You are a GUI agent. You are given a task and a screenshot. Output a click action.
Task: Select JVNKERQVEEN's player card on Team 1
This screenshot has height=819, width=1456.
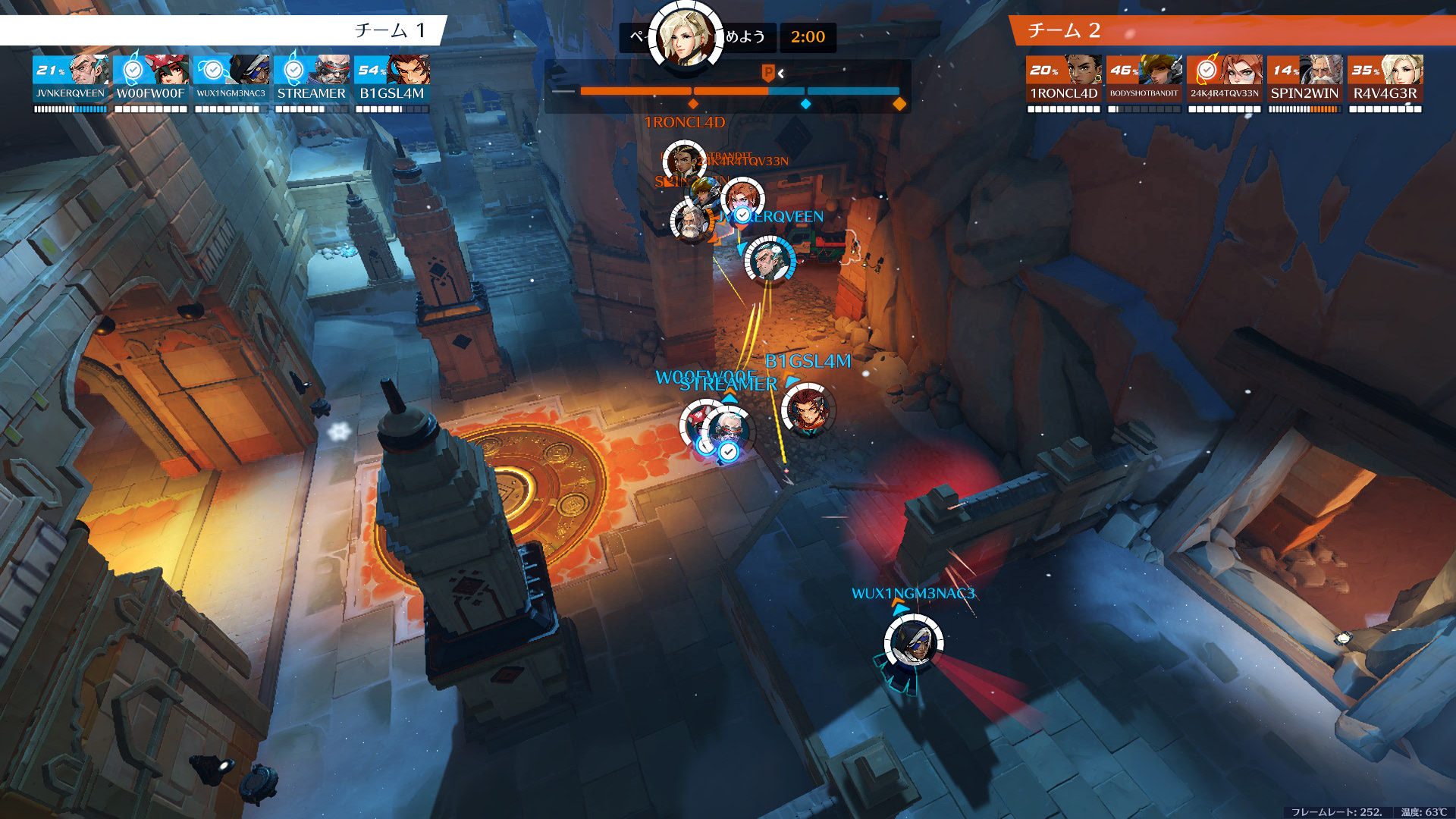coord(71,79)
